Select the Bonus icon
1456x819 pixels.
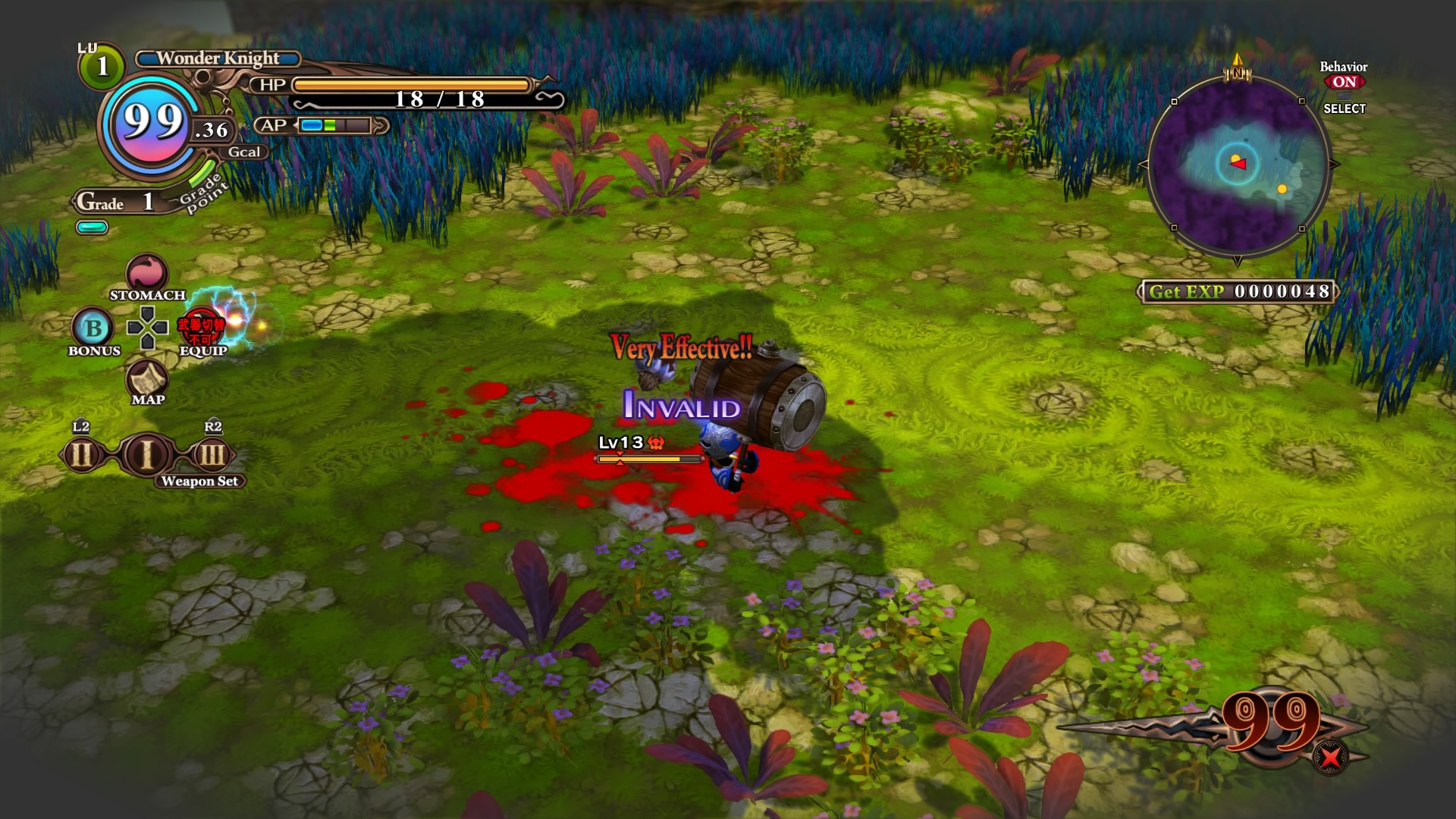[x=93, y=328]
